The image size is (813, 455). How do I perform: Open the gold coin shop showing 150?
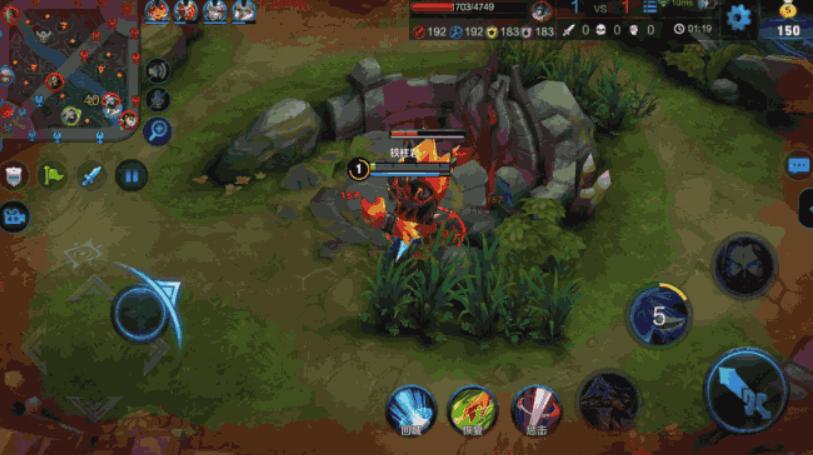788,22
